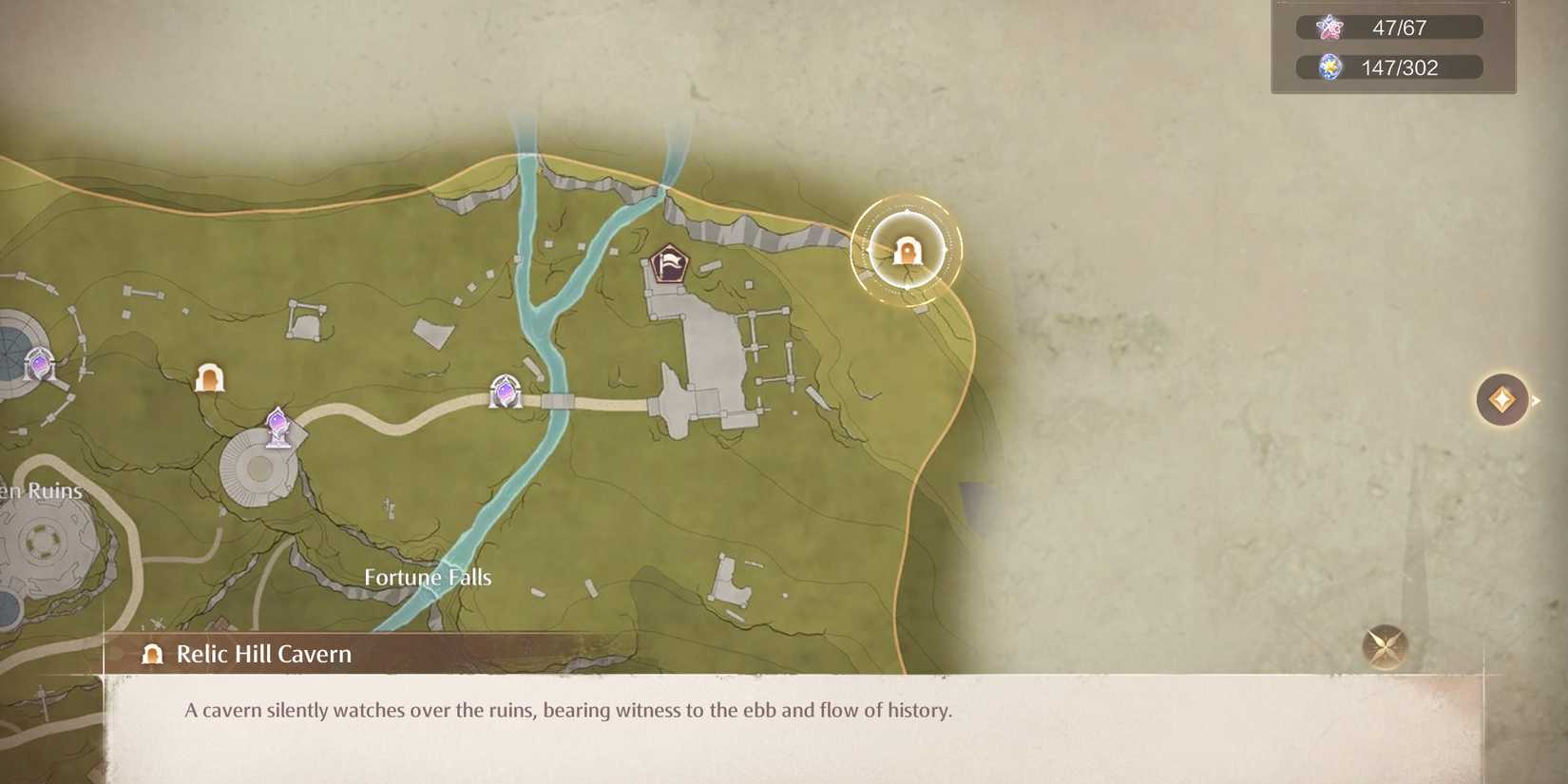This screenshot has height=784, width=1568.
Task: Select the cavern entrance marker west of Fortune Falls
Action: coord(211,377)
